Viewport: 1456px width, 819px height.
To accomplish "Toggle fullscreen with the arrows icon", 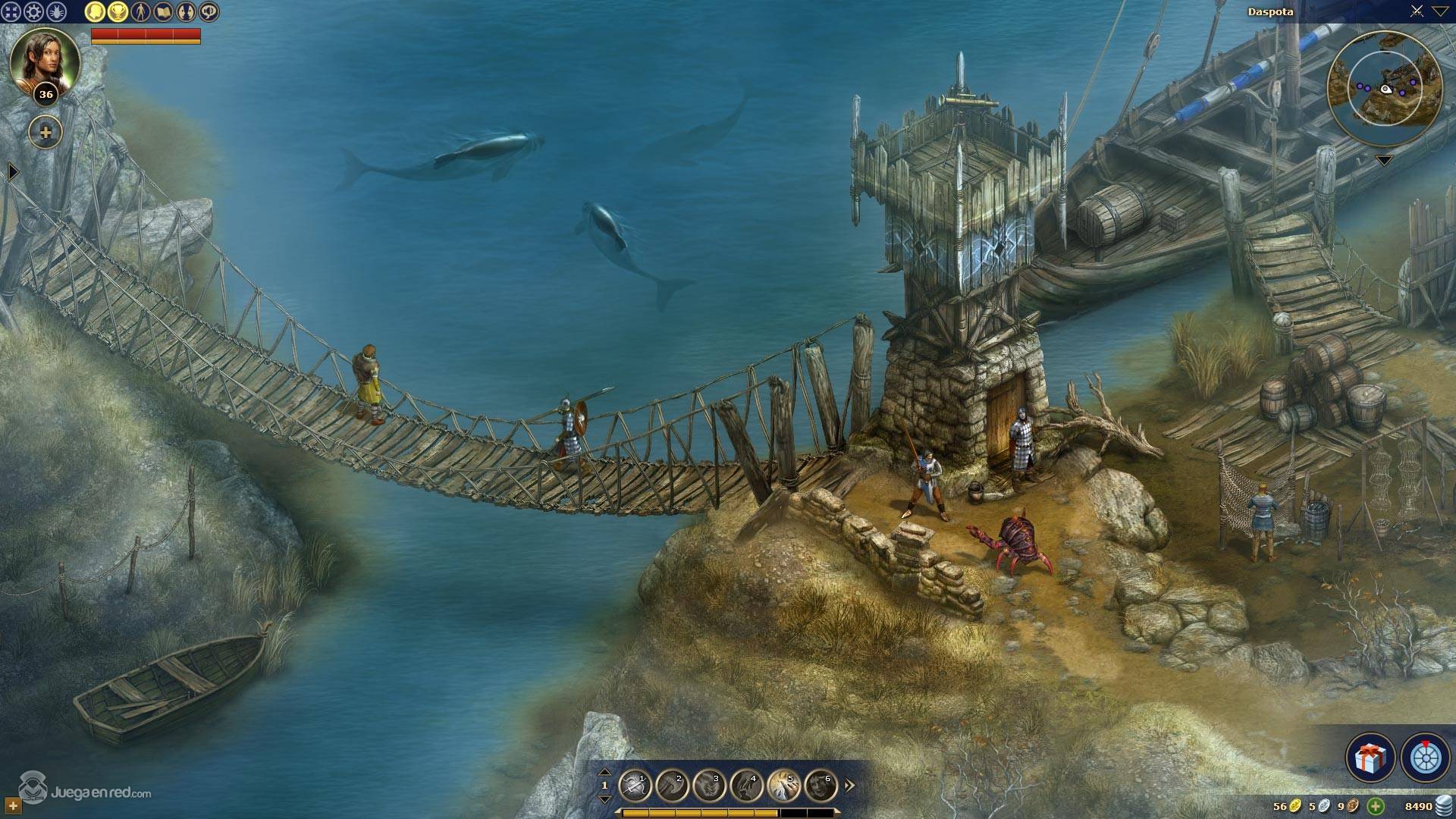I will [x=11, y=11].
